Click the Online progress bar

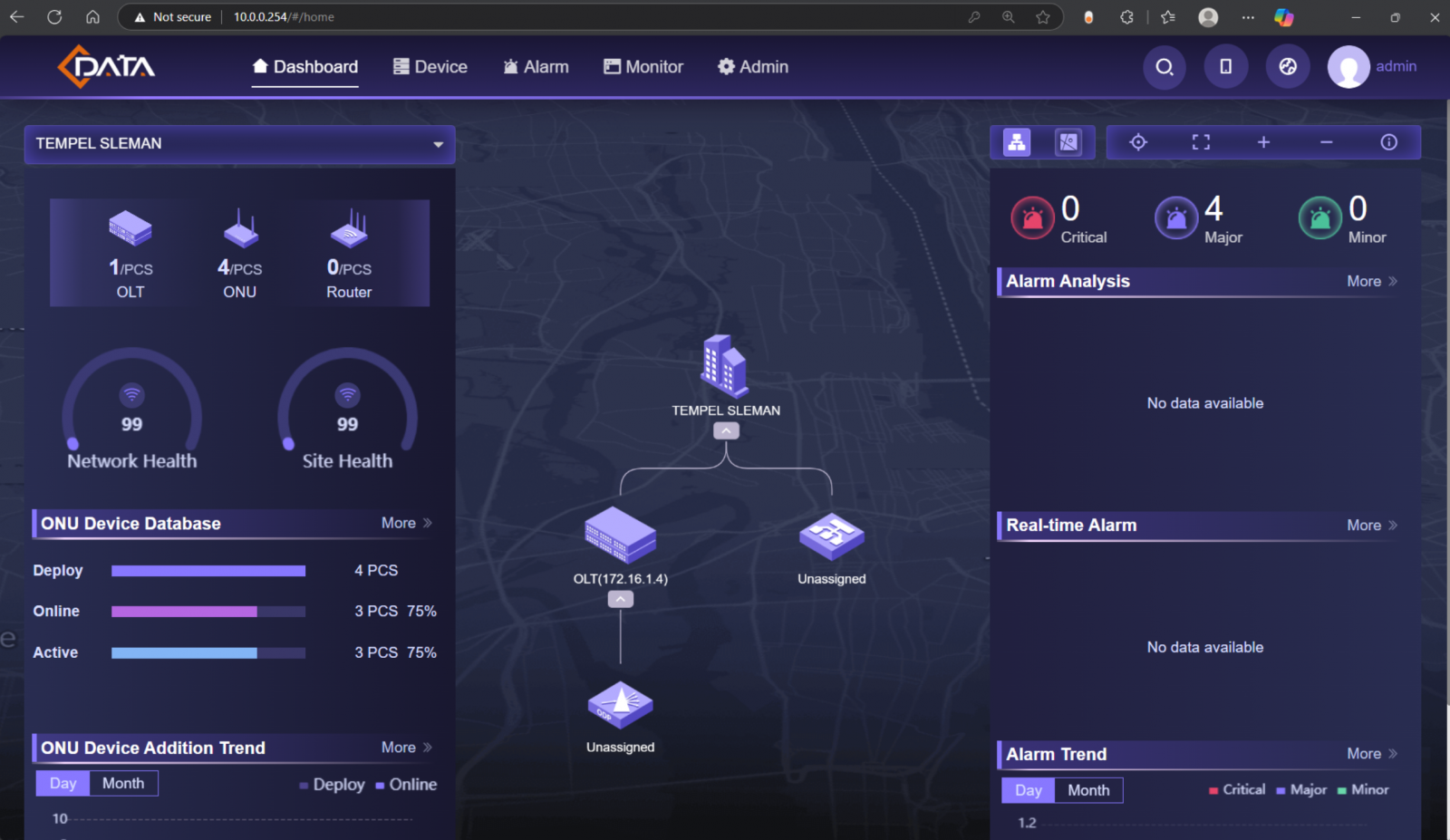tap(208, 611)
